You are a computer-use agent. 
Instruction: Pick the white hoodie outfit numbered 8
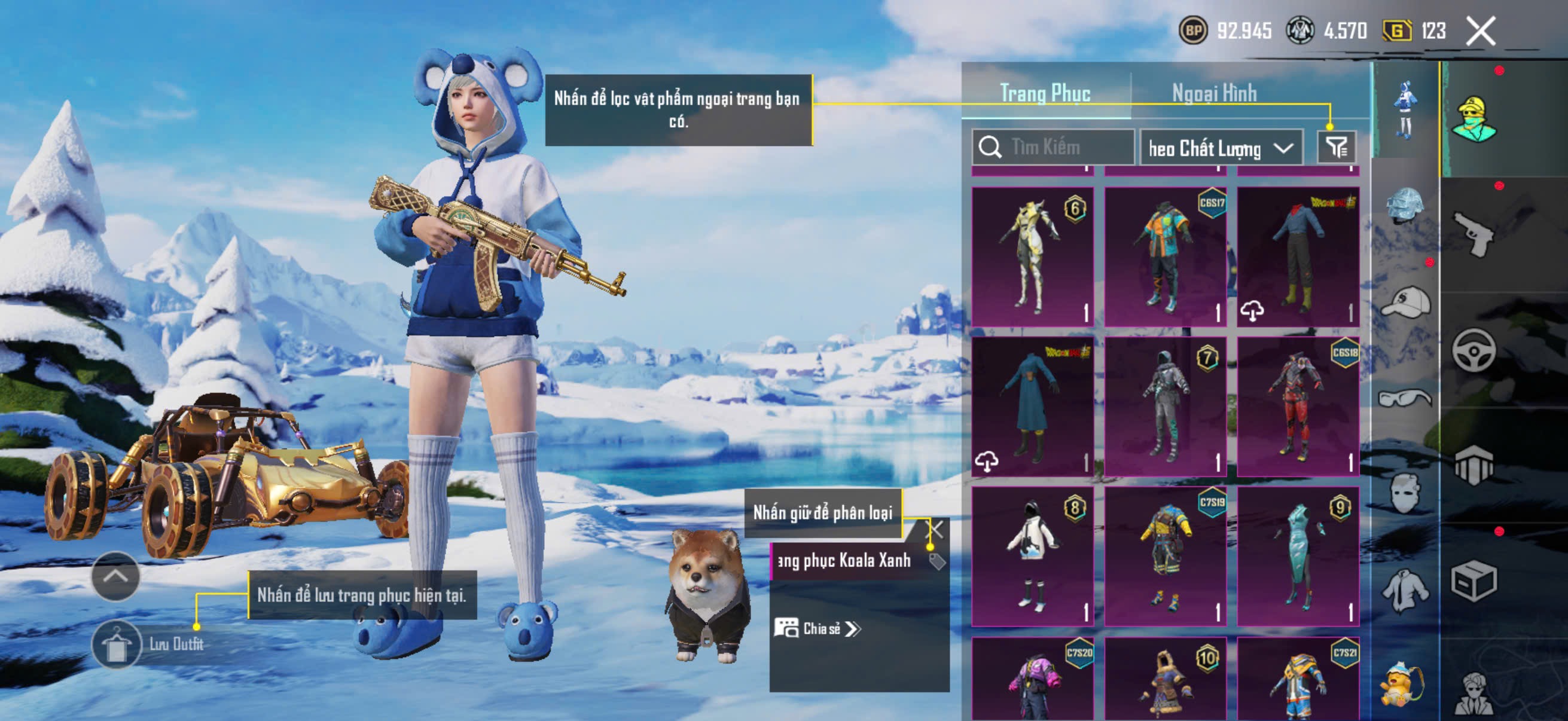(x=1032, y=556)
